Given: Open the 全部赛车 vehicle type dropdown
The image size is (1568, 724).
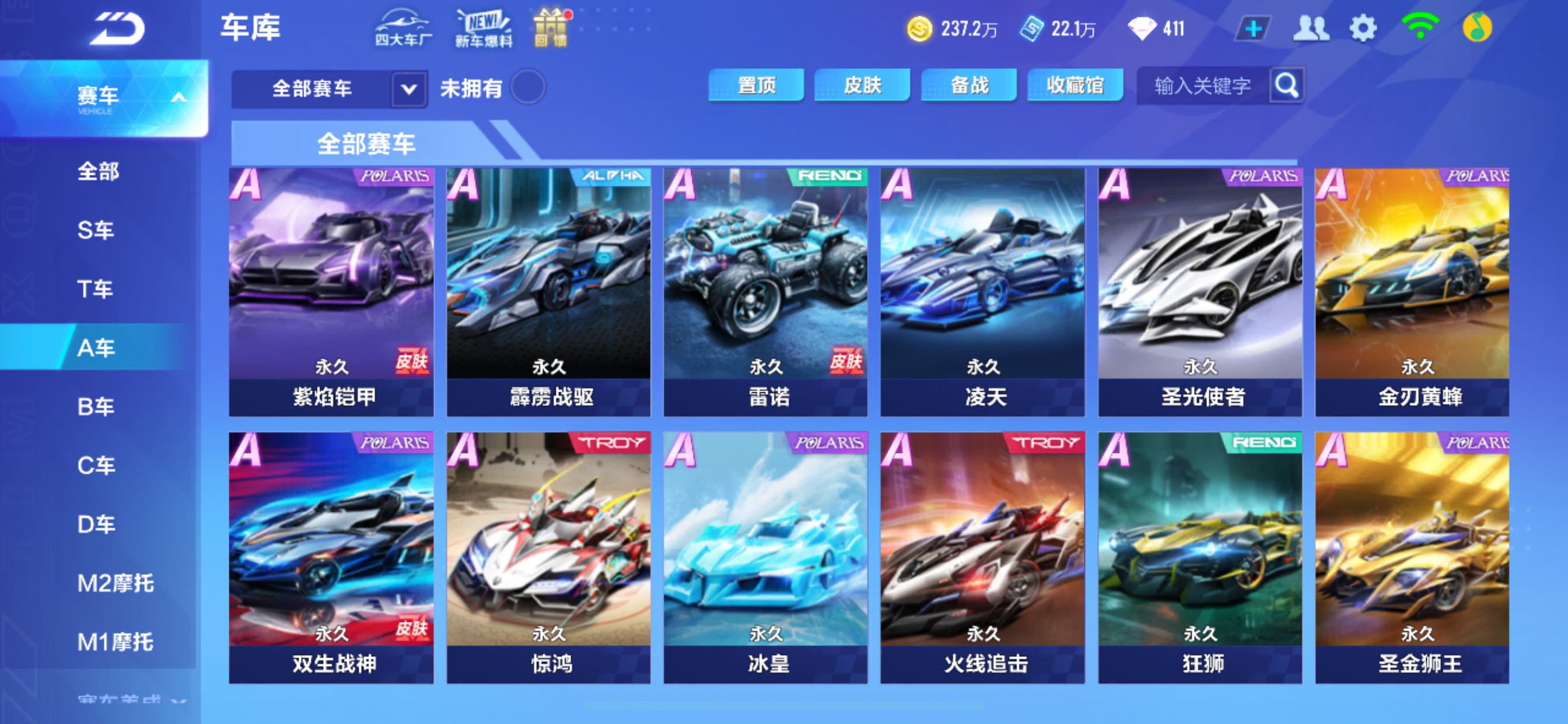Looking at the screenshot, I should point(407,89).
